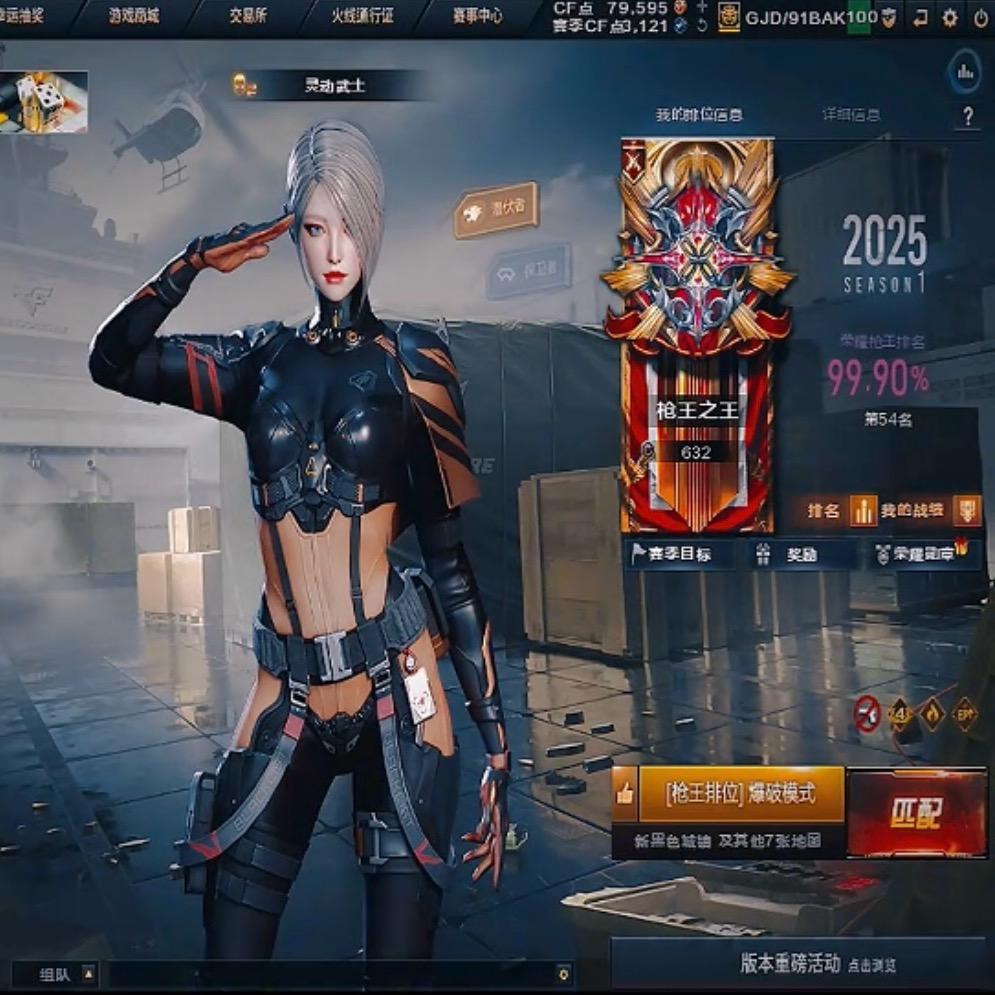Start matchmaking with the 匹配 button
995x995 pixels.
(915, 813)
